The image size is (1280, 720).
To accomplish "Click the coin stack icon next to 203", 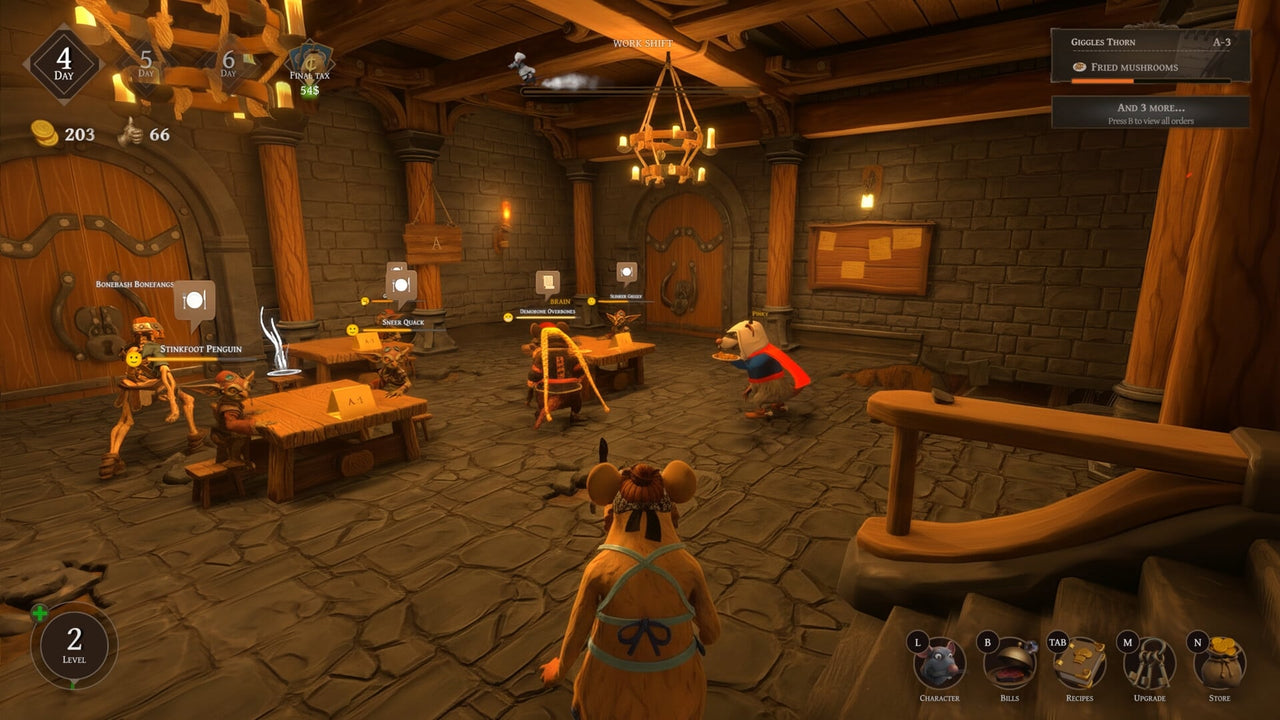I will click(x=44, y=133).
